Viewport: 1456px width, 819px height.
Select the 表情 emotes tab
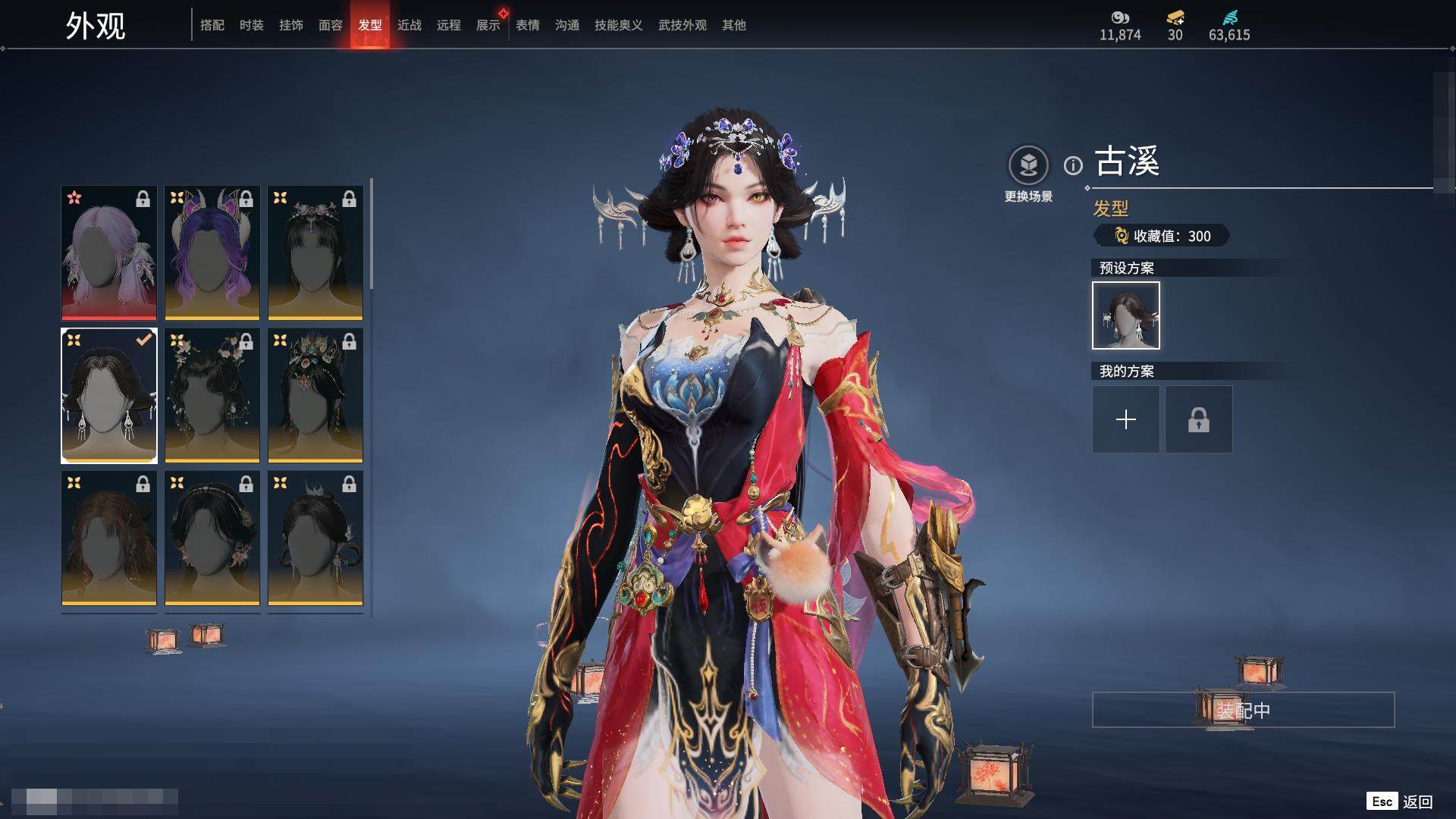tap(528, 25)
